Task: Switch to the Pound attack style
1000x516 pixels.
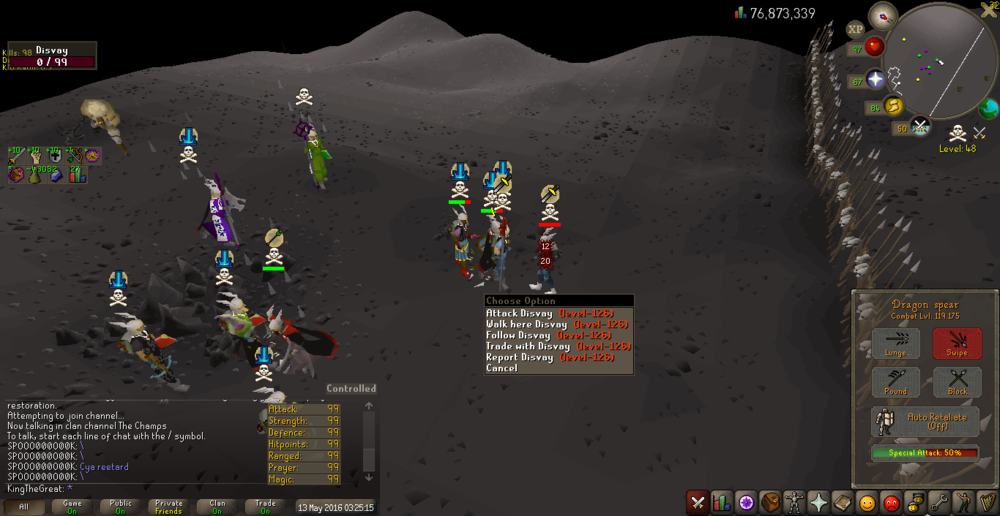Action: click(x=896, y=383)
